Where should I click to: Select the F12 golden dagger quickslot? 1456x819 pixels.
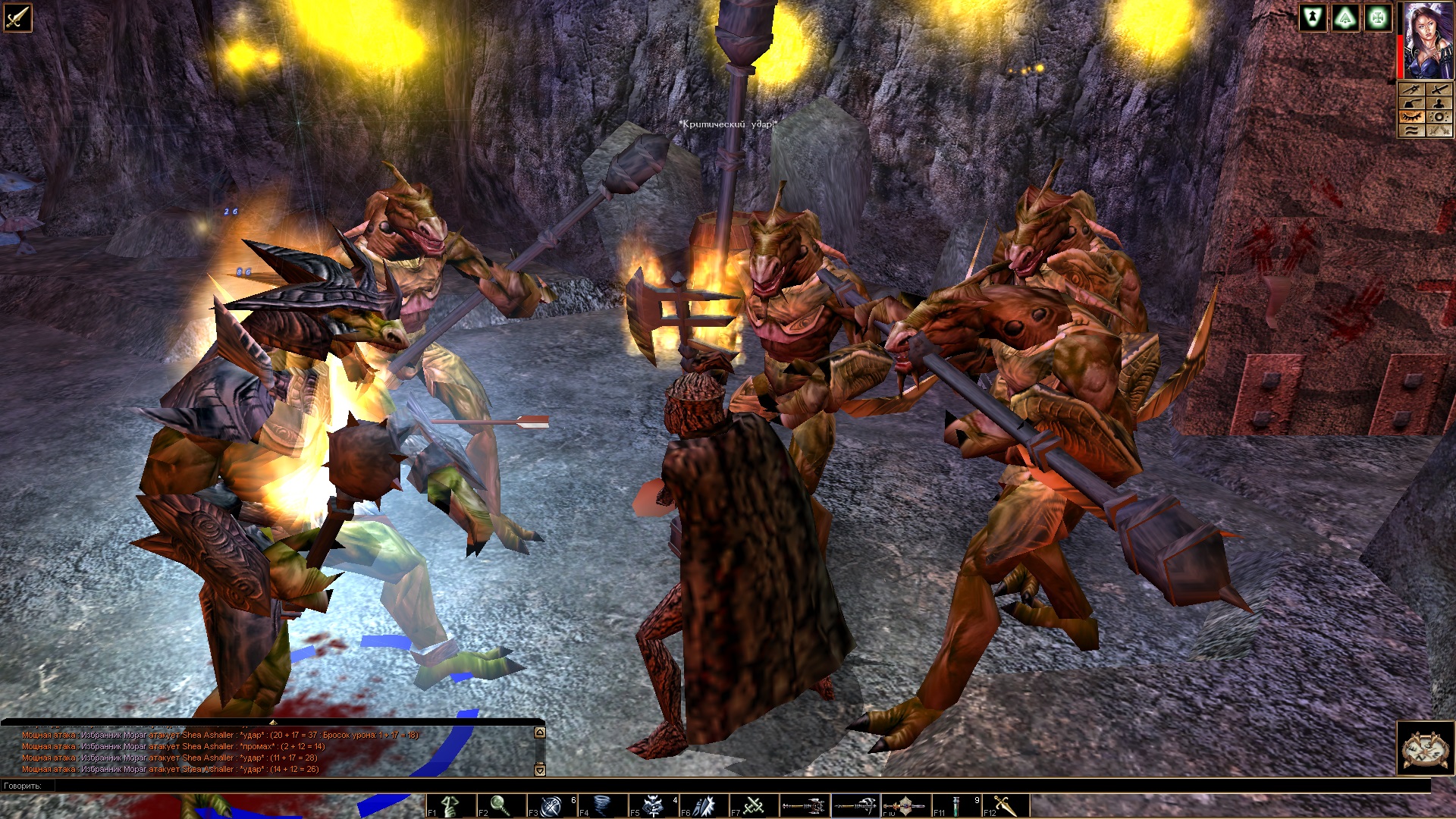click(1006, 805)
